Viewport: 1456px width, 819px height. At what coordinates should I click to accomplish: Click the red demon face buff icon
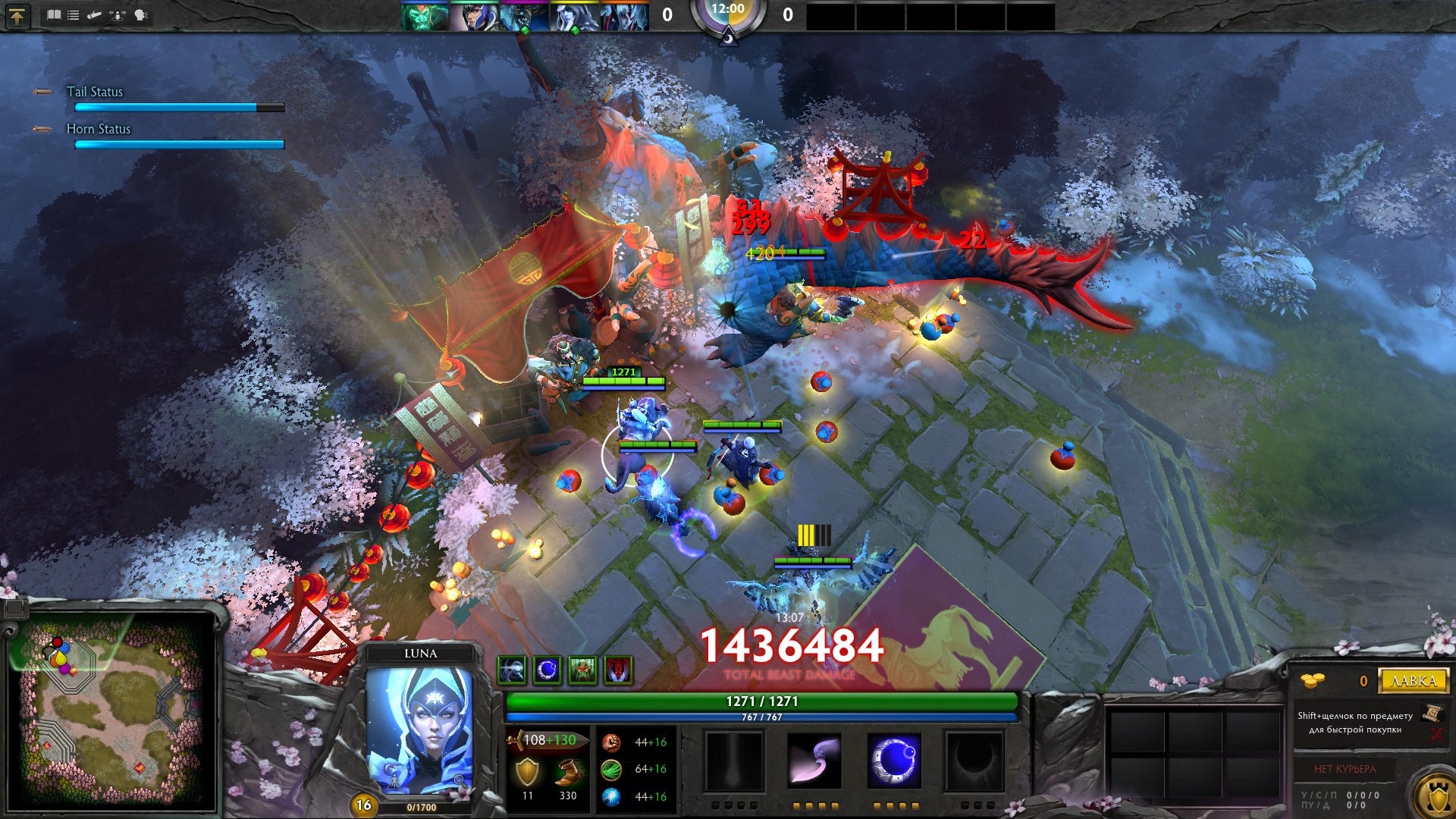point(619,670)
